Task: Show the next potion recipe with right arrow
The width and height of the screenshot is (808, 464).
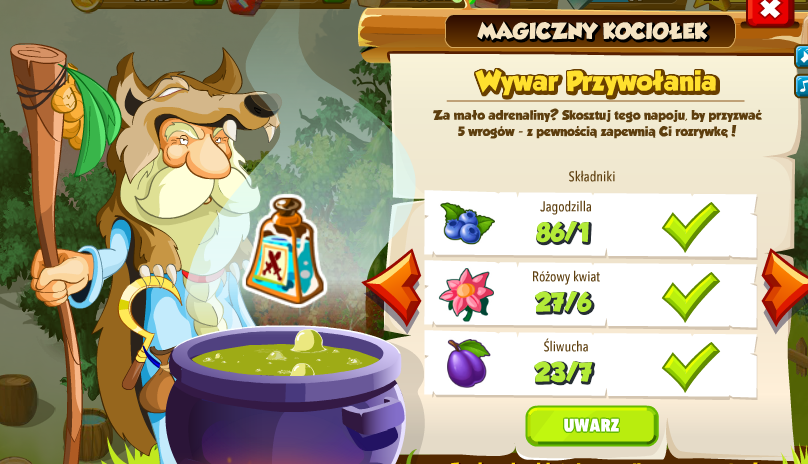Action: click(x=786, y=288)
